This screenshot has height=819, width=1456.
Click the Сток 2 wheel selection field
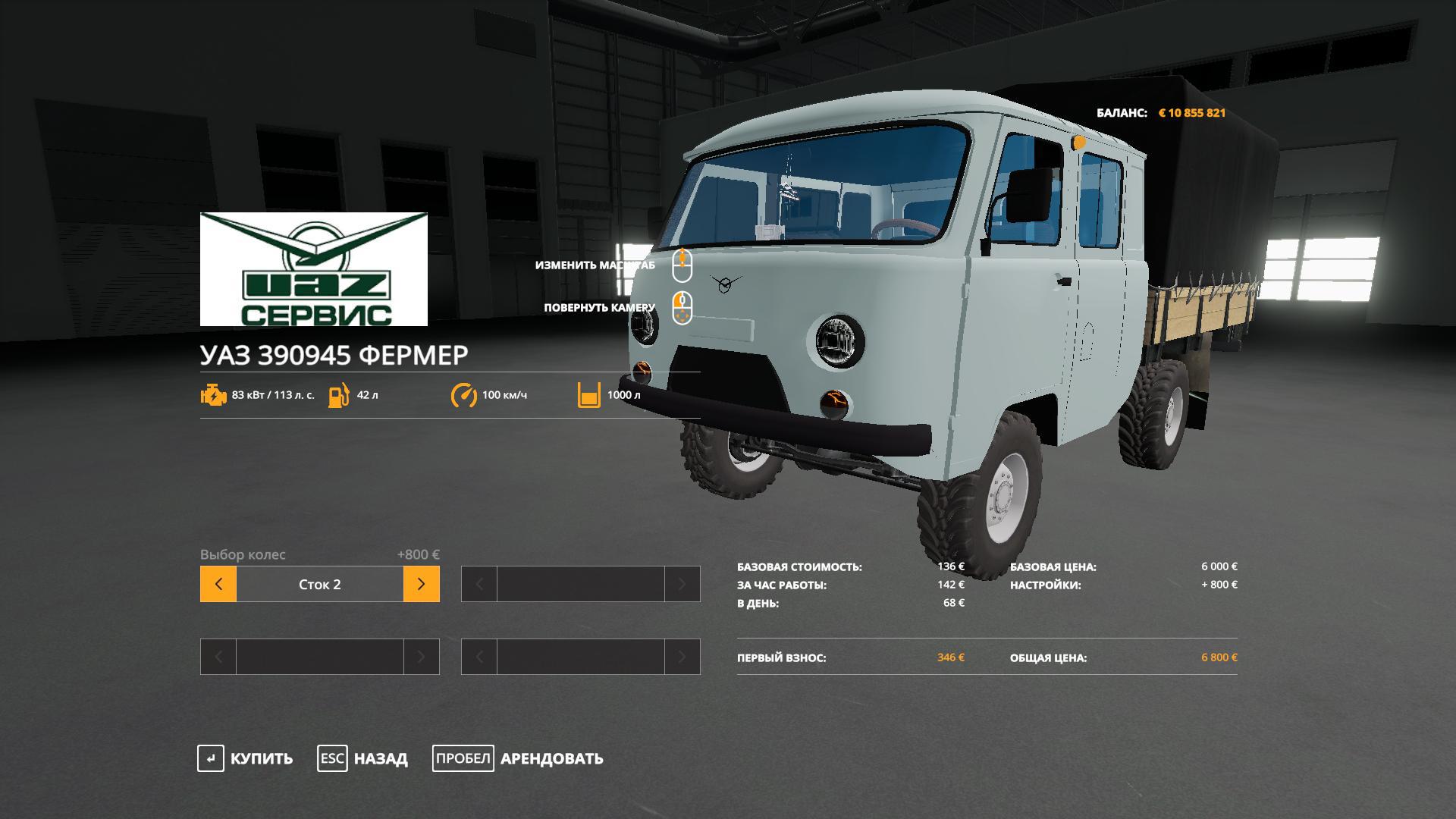(x=320, y=584)
